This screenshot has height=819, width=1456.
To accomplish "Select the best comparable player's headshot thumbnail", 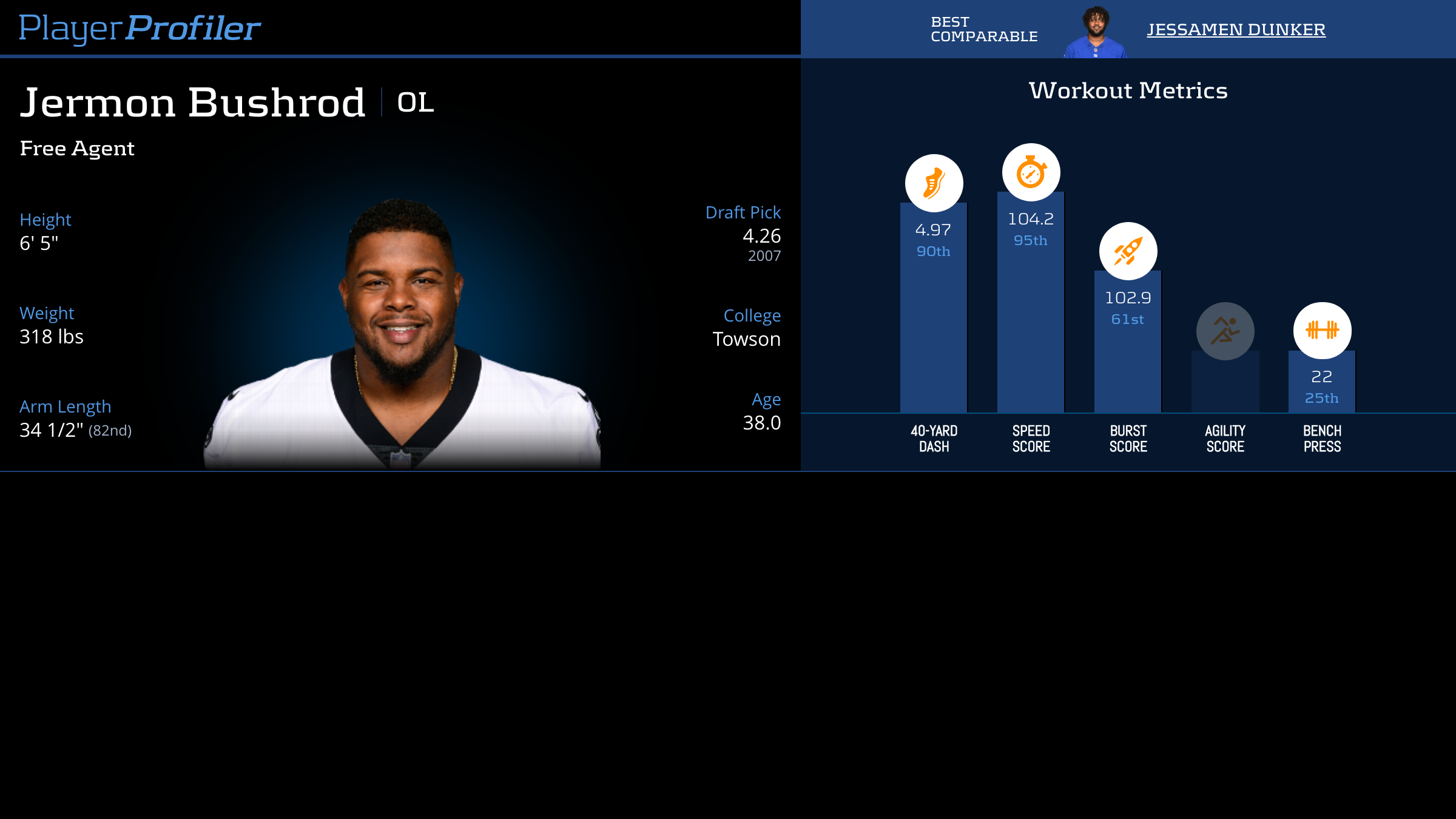I will point(1096,32).
